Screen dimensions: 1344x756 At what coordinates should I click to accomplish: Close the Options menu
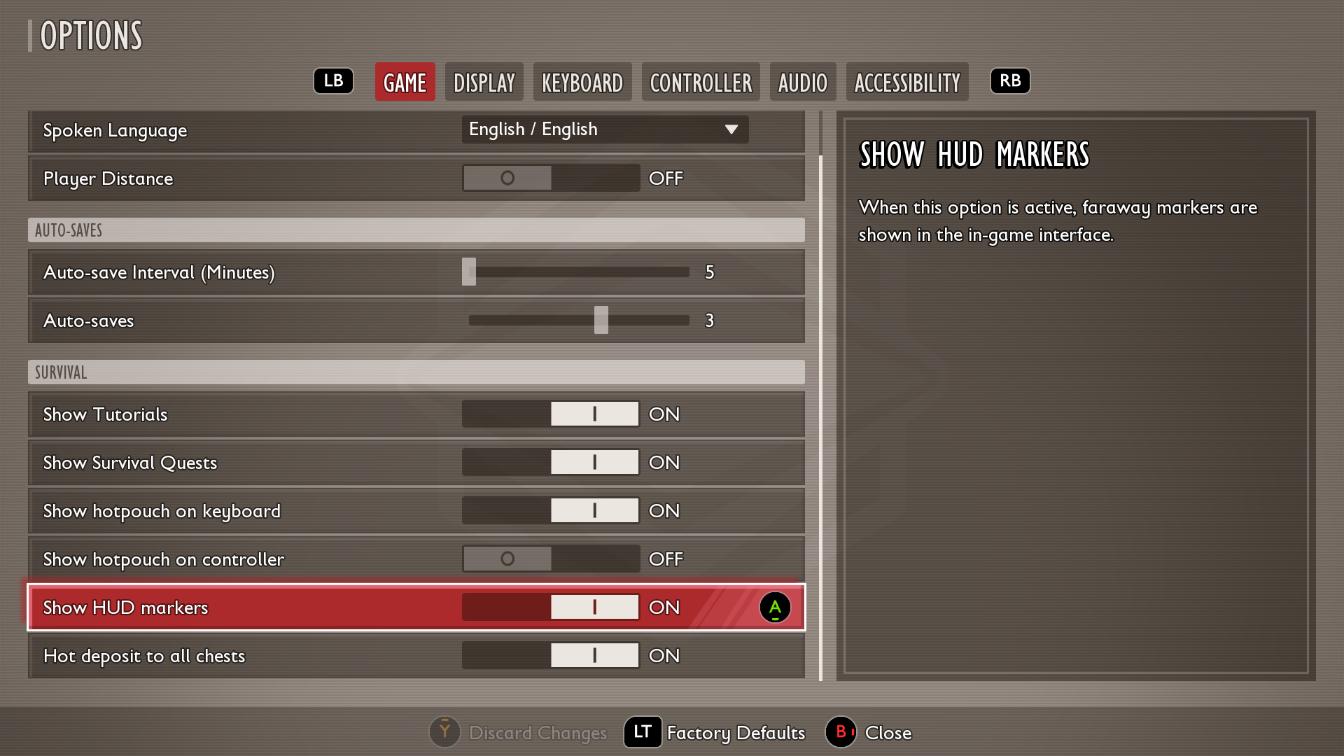coord(869,733)
